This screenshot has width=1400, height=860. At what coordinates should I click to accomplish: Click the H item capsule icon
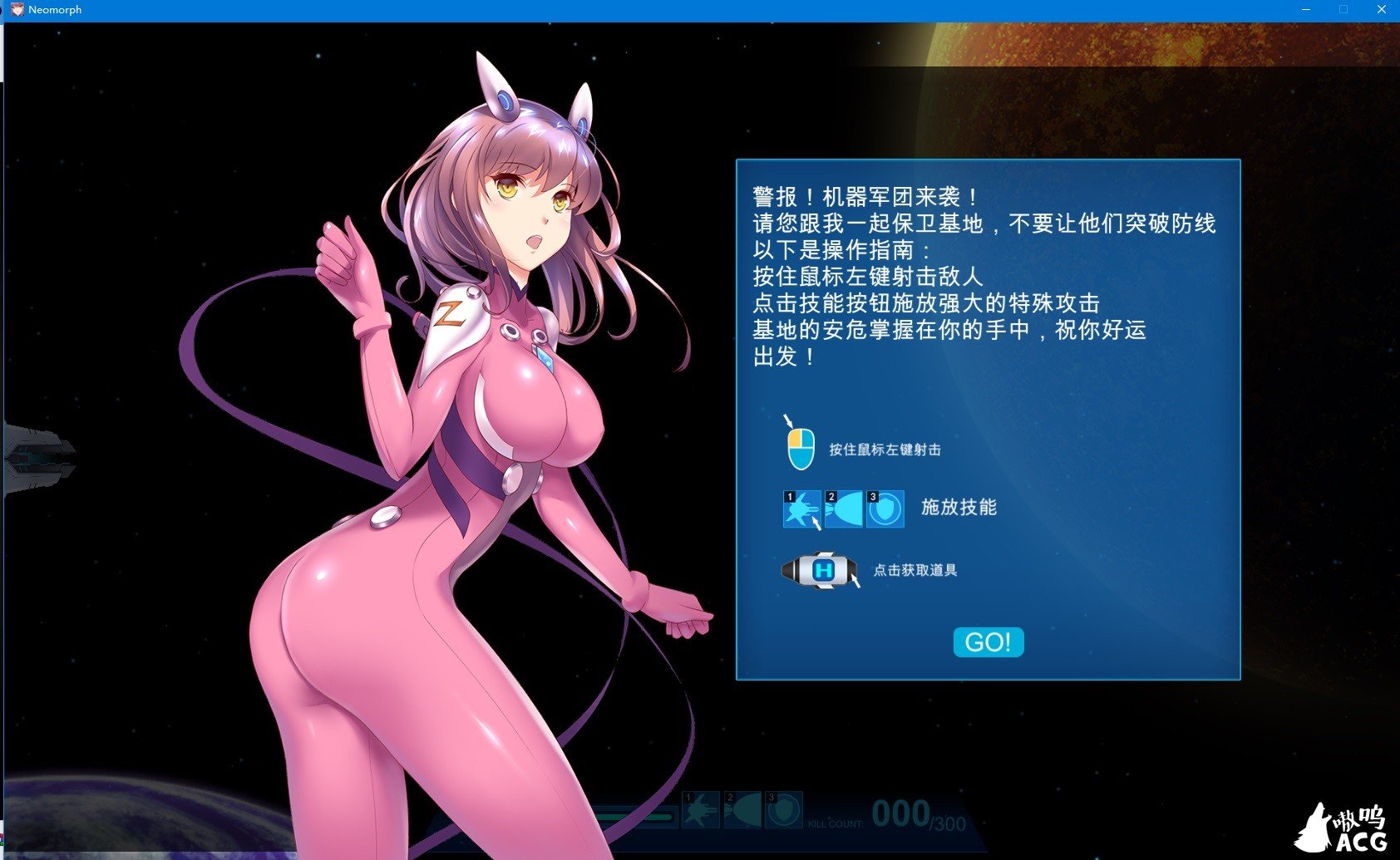pyautogui.click(x=820, y=570)
